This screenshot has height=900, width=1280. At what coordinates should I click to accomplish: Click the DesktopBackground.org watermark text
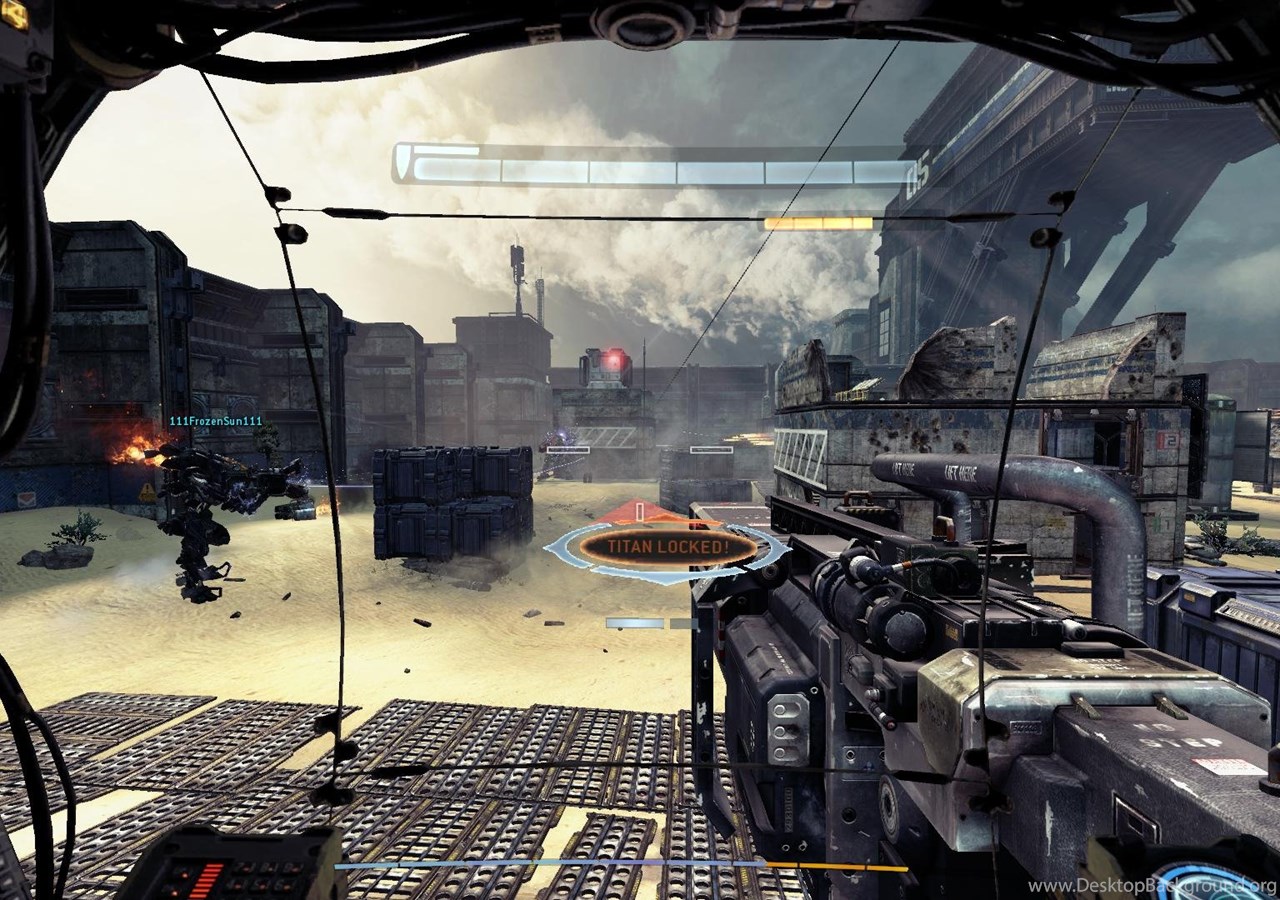(x=1151, y=887)
